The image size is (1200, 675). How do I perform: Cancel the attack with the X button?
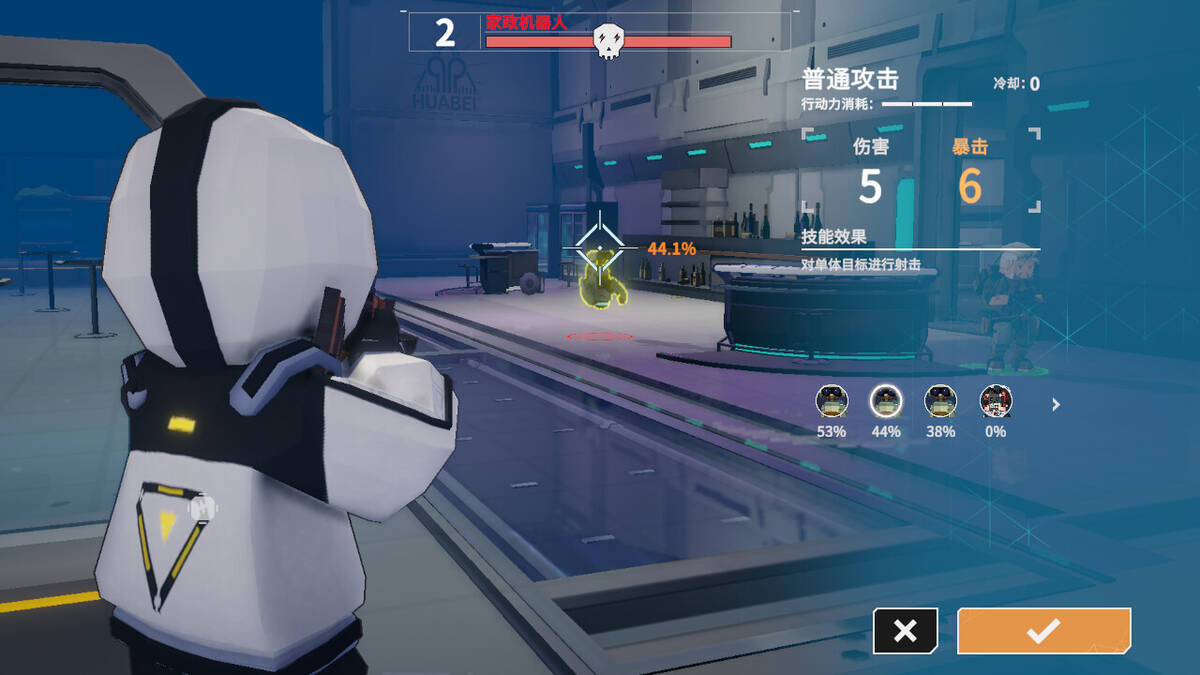905,630
